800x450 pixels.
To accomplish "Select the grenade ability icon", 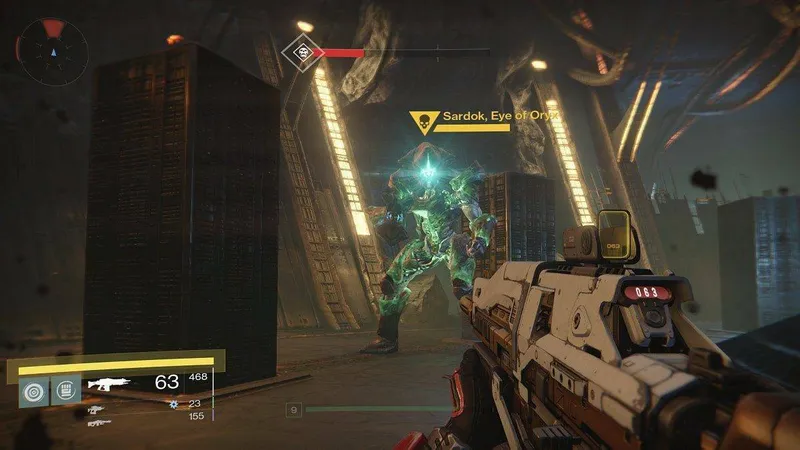I will click(x=33, y=389).
